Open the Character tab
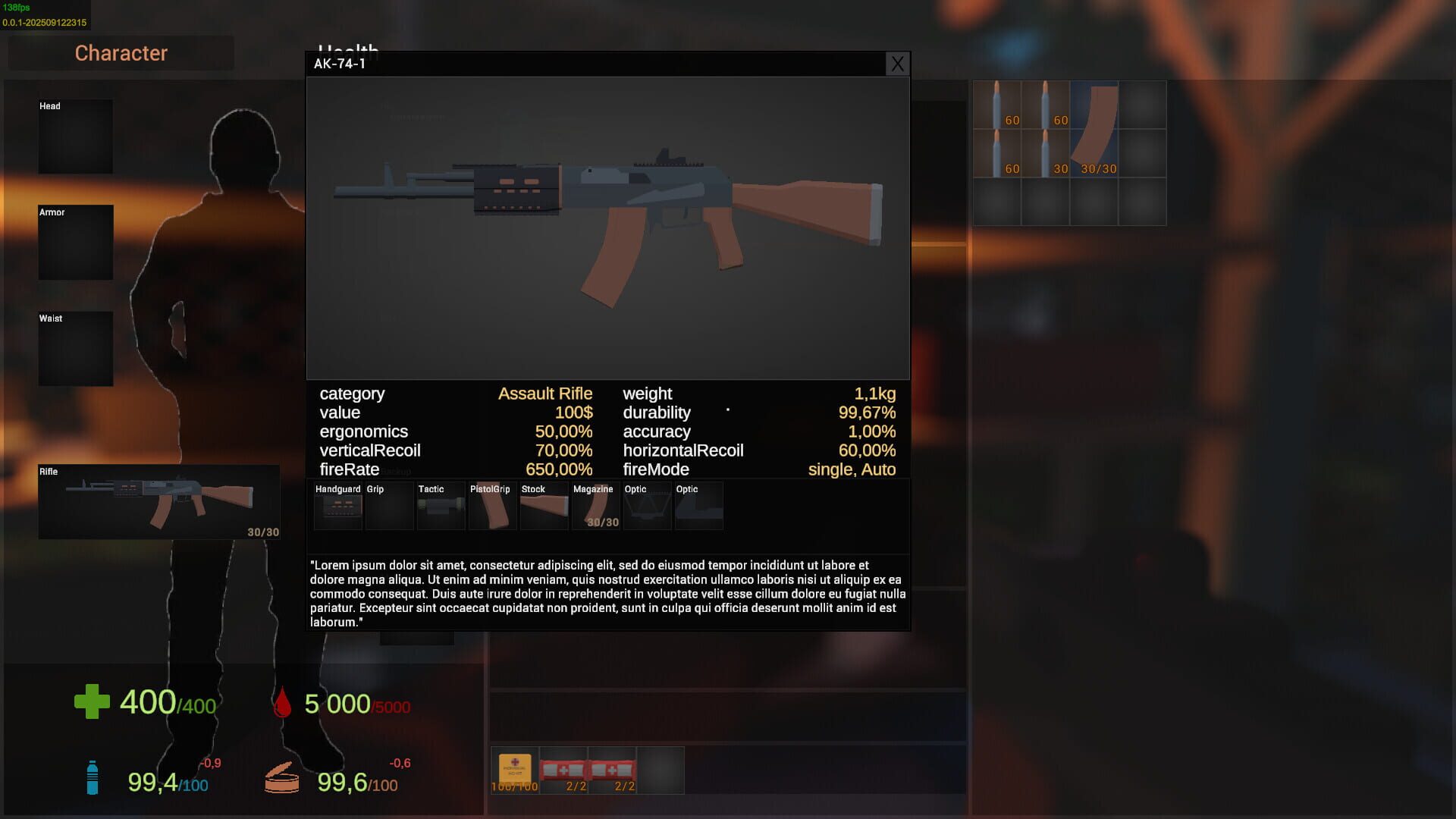 click(x=121, y=53)
